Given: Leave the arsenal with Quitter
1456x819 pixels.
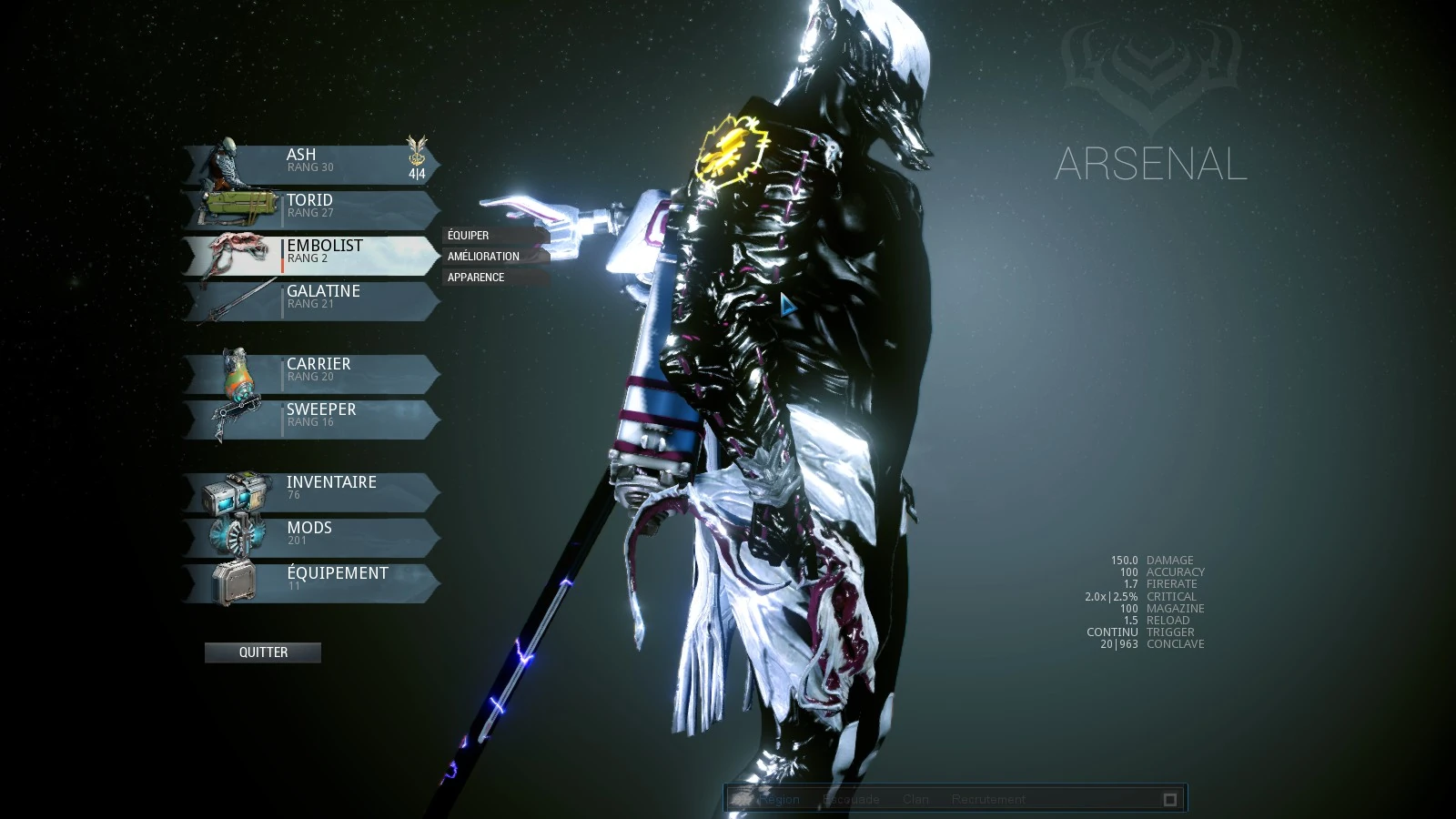Looking at the screenshot, I should pos(263,652).
